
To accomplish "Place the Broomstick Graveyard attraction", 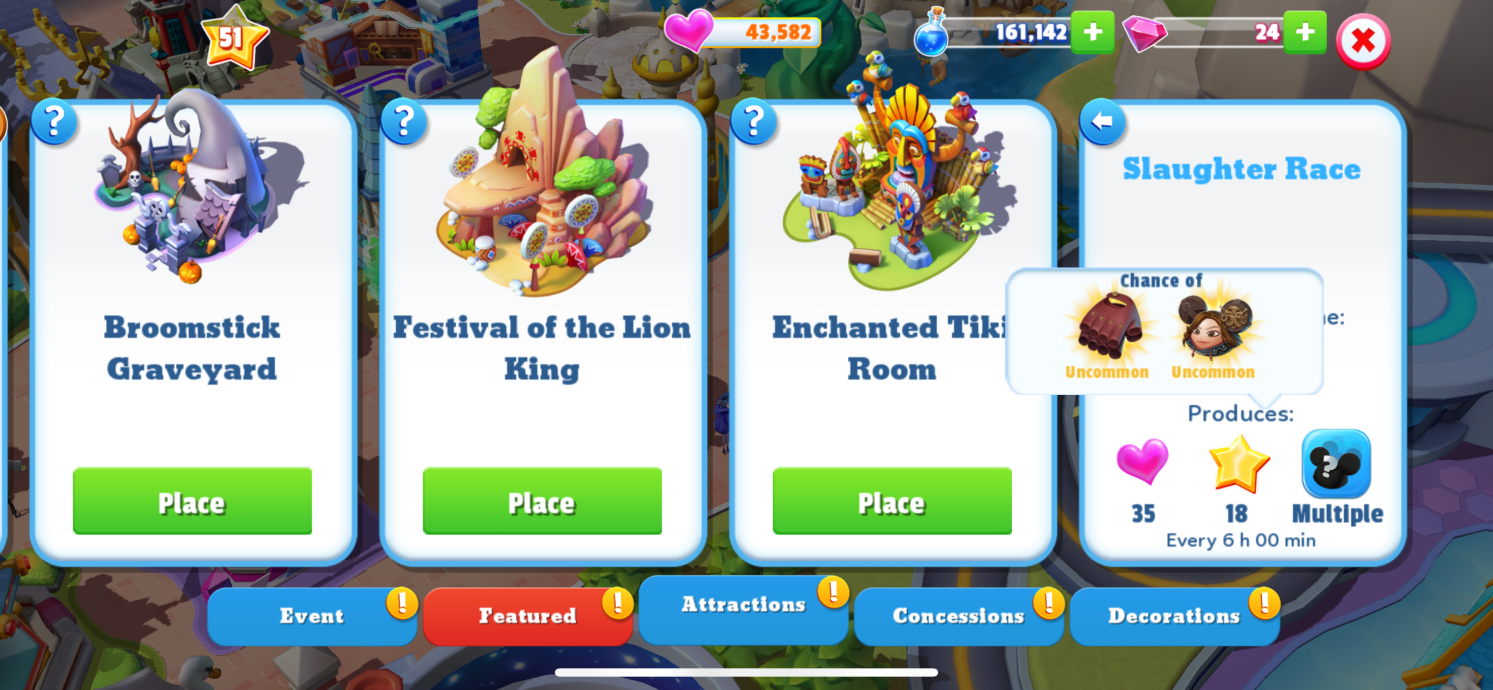I will (192, 501).
